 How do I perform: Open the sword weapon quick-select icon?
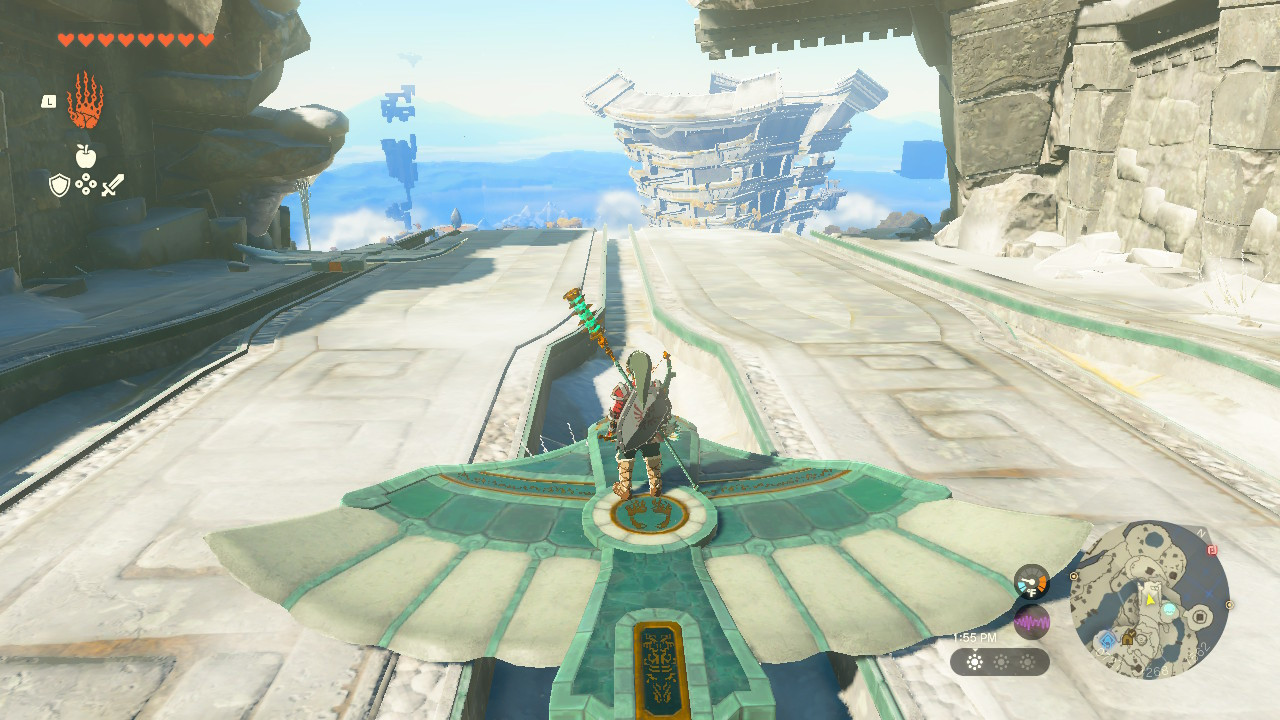point(112,185)
